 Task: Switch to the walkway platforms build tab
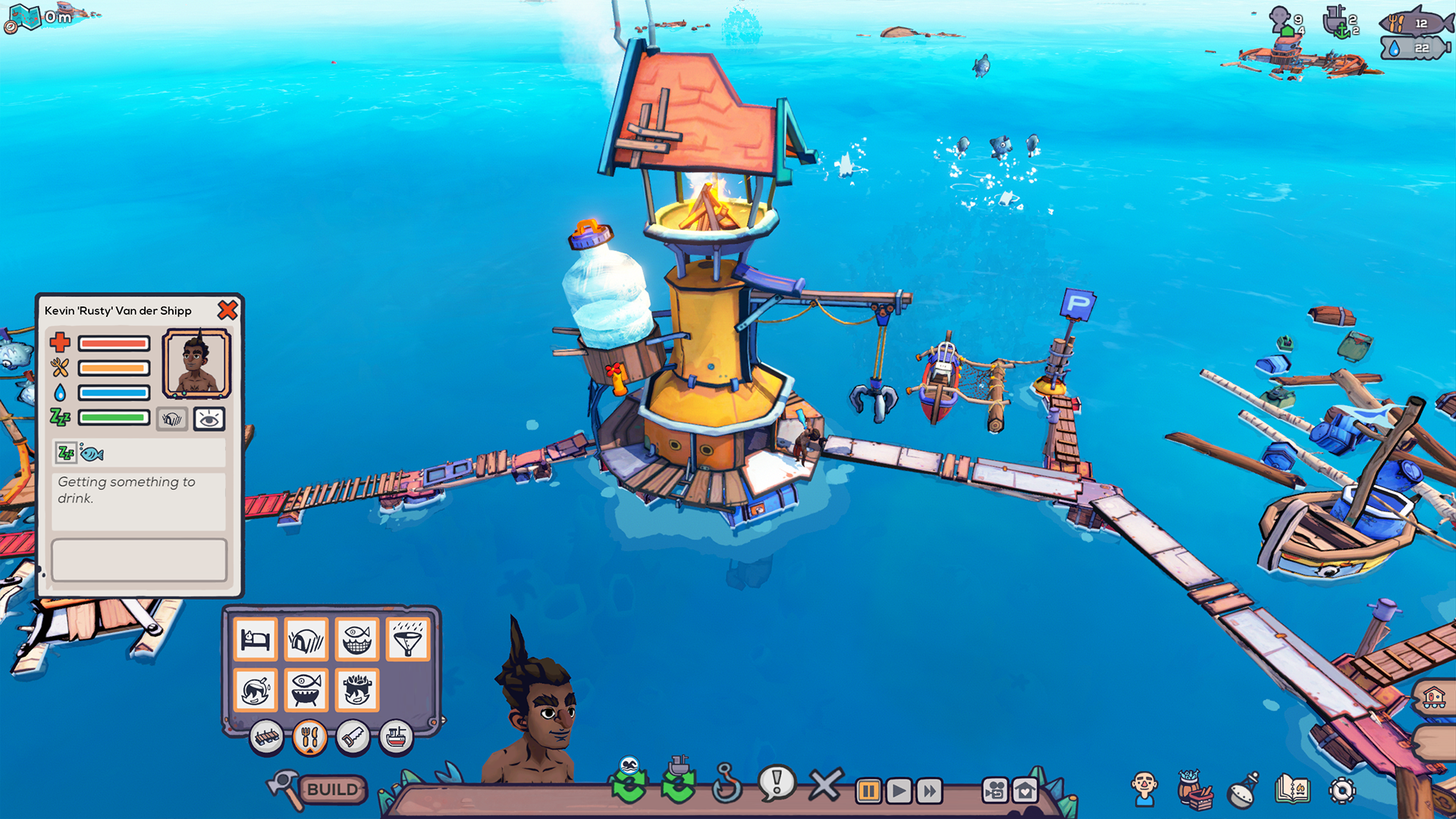pyautogui.click(x=267, y=736)
